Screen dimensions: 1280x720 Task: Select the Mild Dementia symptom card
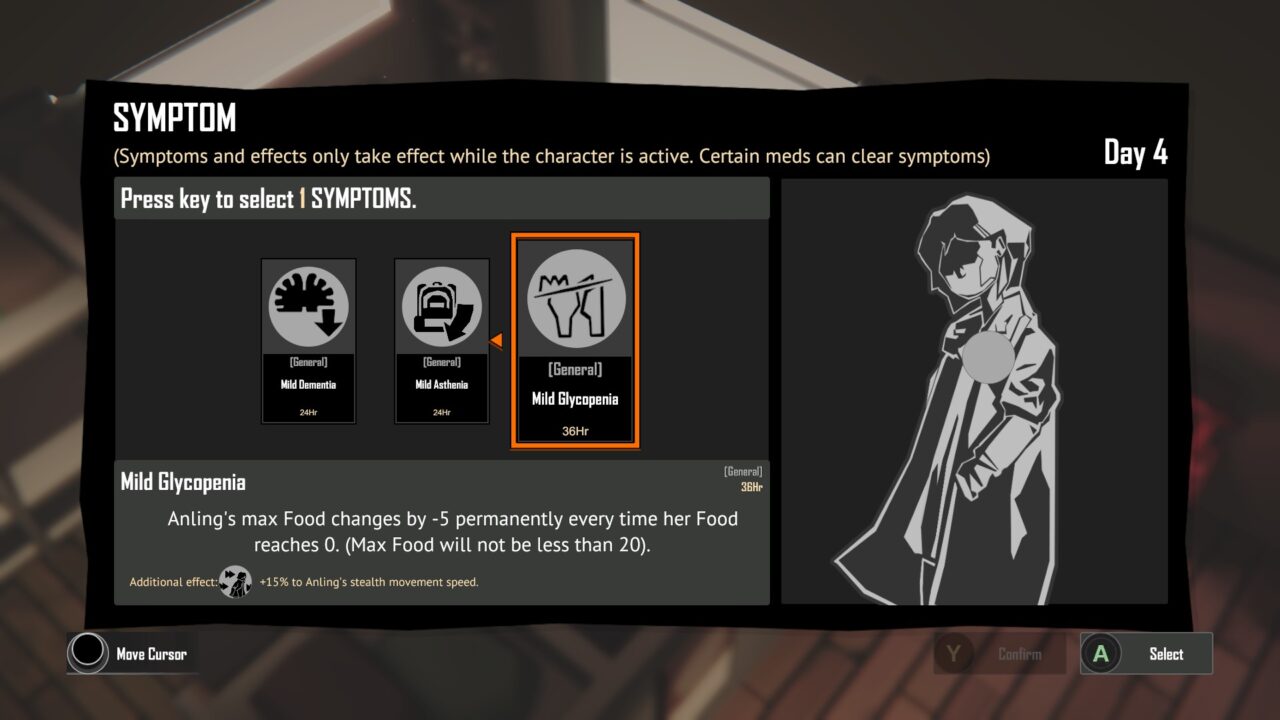point(308,340)
